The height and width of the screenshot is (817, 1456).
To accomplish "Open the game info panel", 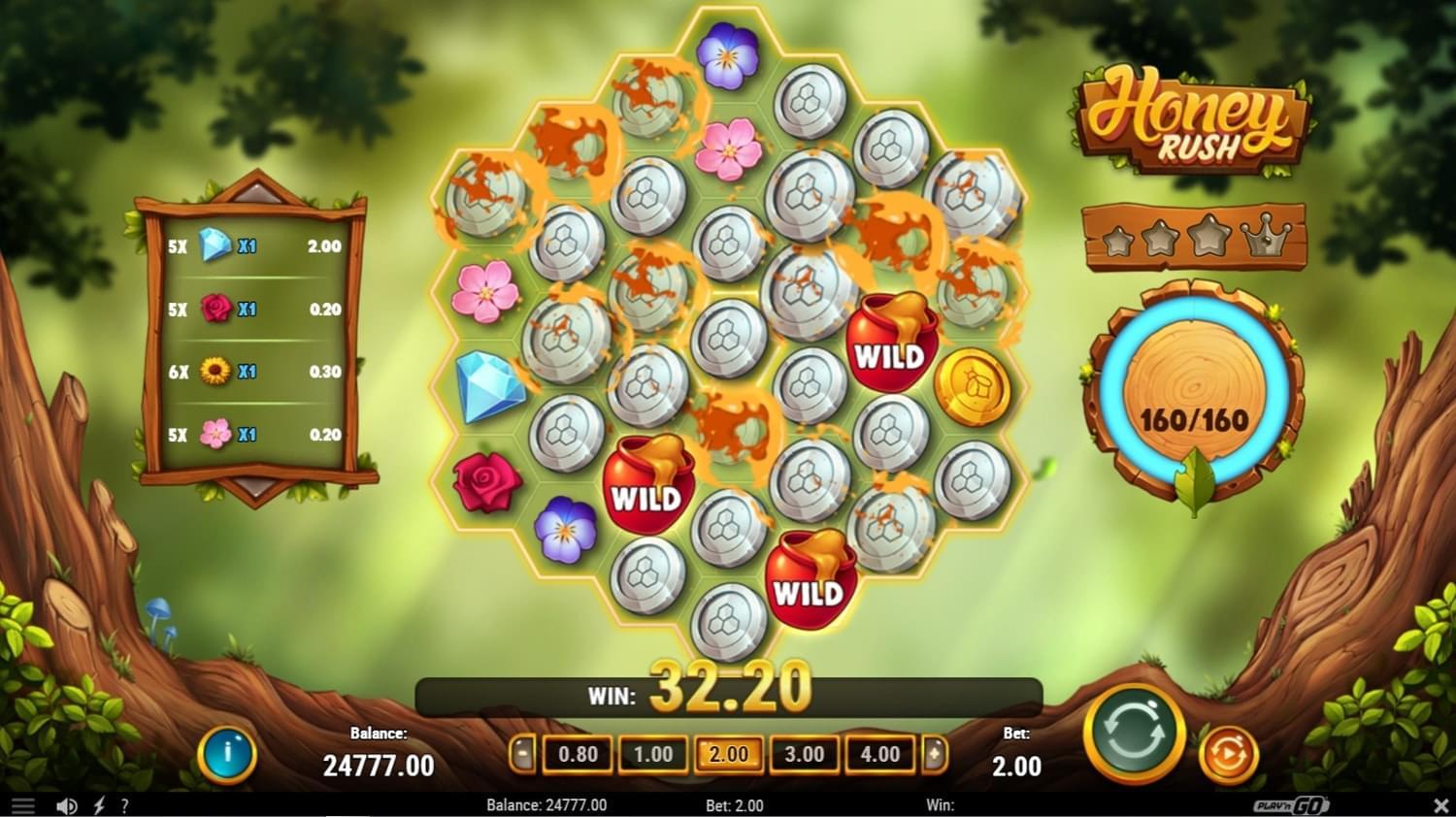I will click(227, 754).
